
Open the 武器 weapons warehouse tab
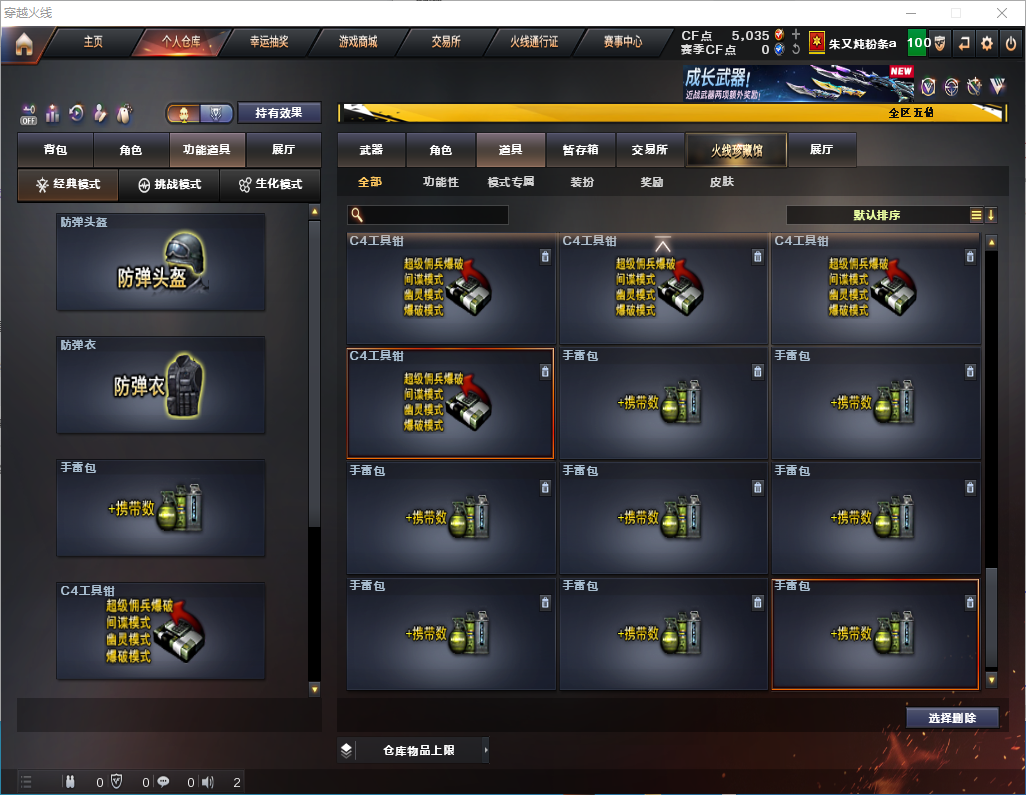click(x=371, y=150)
